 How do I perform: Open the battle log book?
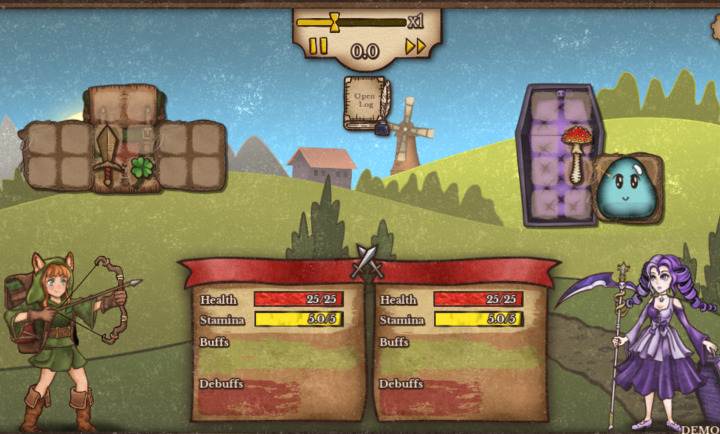point(365,103)
